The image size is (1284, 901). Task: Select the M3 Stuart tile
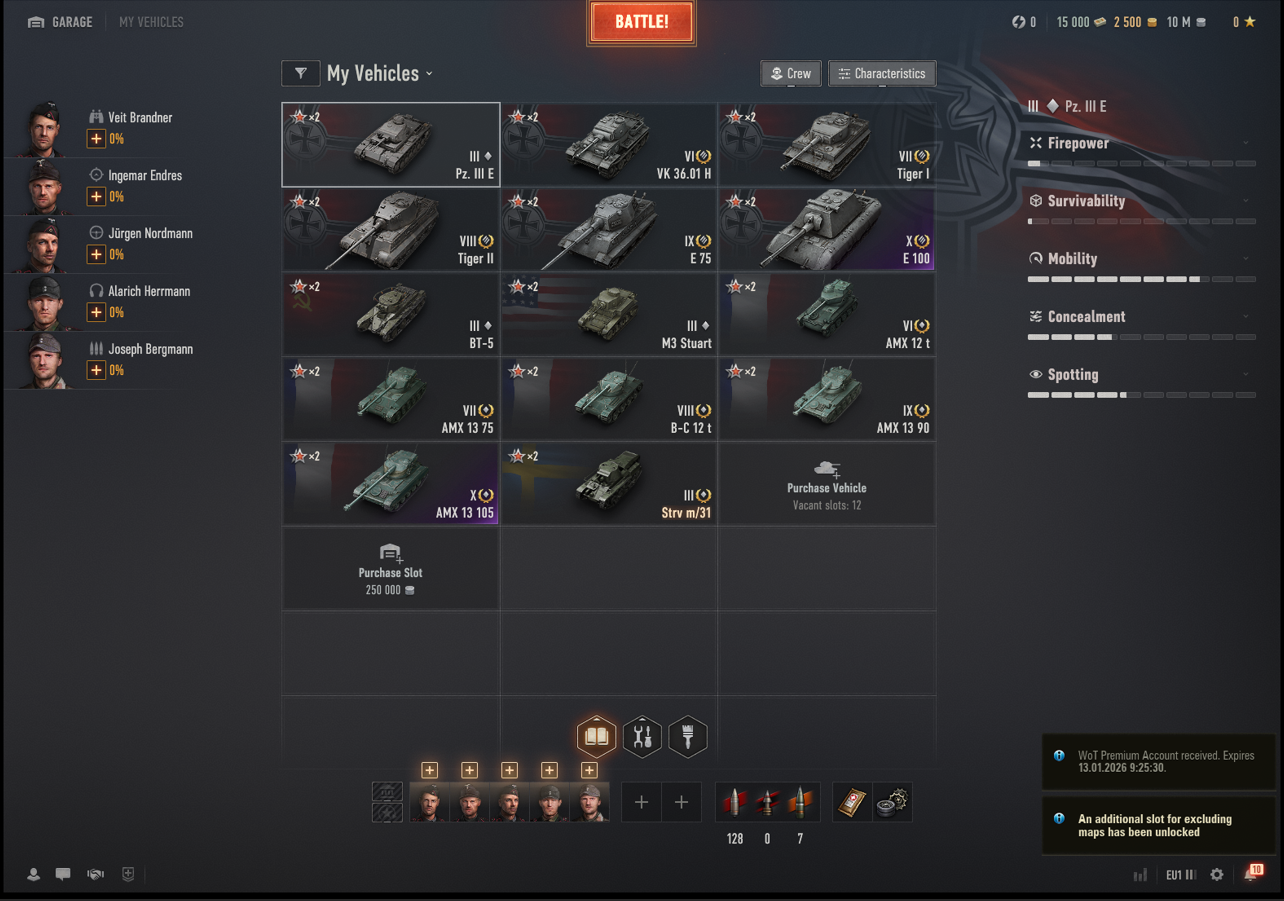(609, 315)
